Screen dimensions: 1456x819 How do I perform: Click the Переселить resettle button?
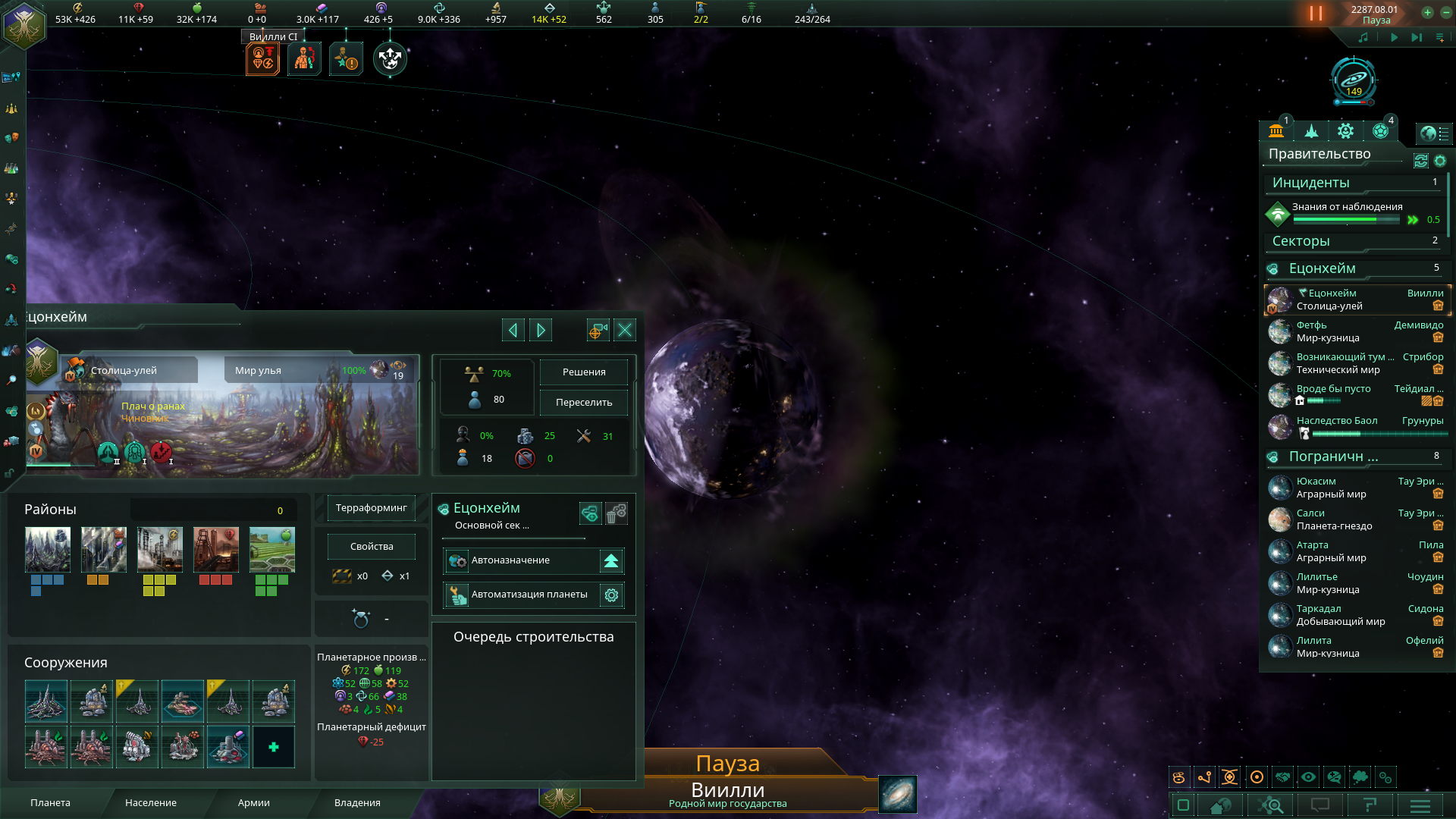coord(583,403)
